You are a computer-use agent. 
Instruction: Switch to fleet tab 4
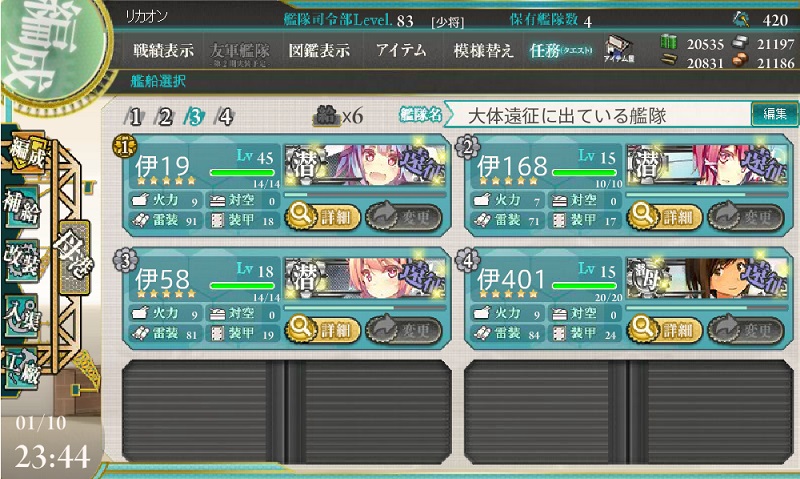[225, 116]
